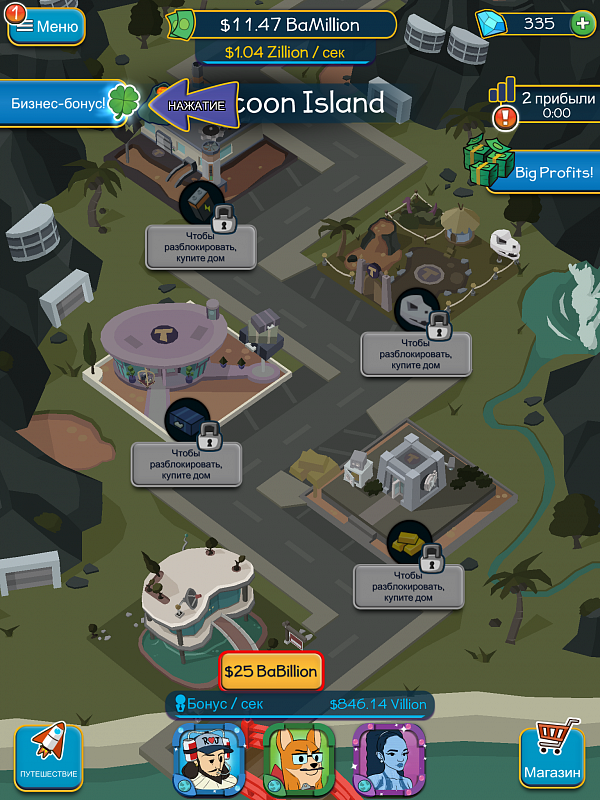Buy the house for $25 BaBillion
Viewport: 600px width, 800px height.
point(272,671)
